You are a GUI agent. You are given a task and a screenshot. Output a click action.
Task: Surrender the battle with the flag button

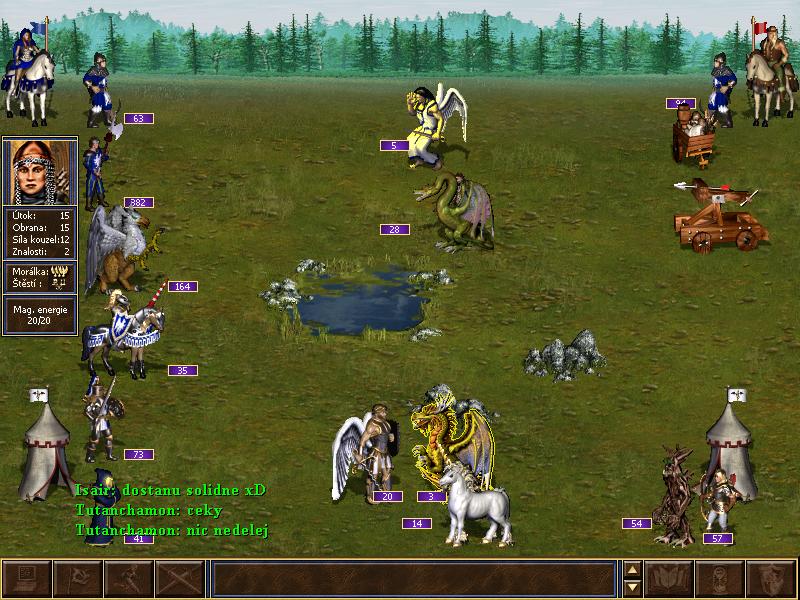(78, 579)
